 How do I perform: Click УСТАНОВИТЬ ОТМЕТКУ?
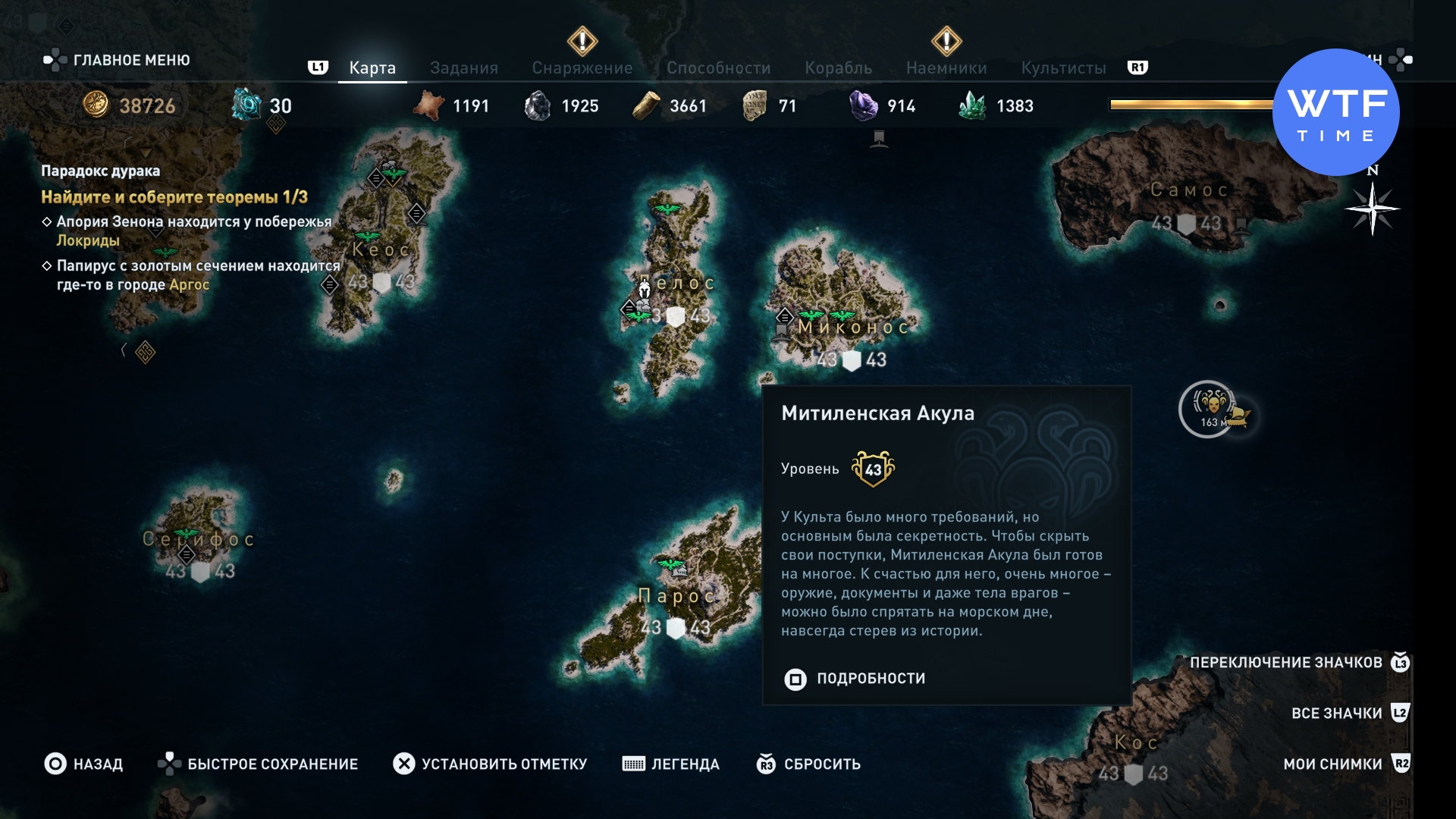pos(490,764)
